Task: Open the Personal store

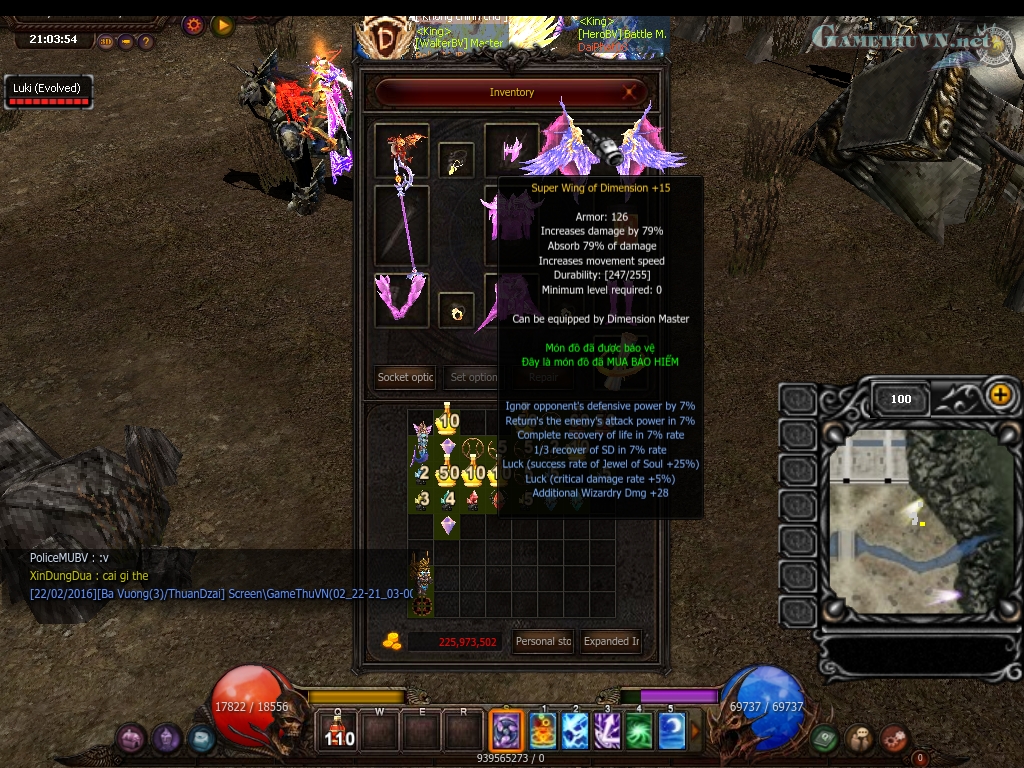Action: 543,641
